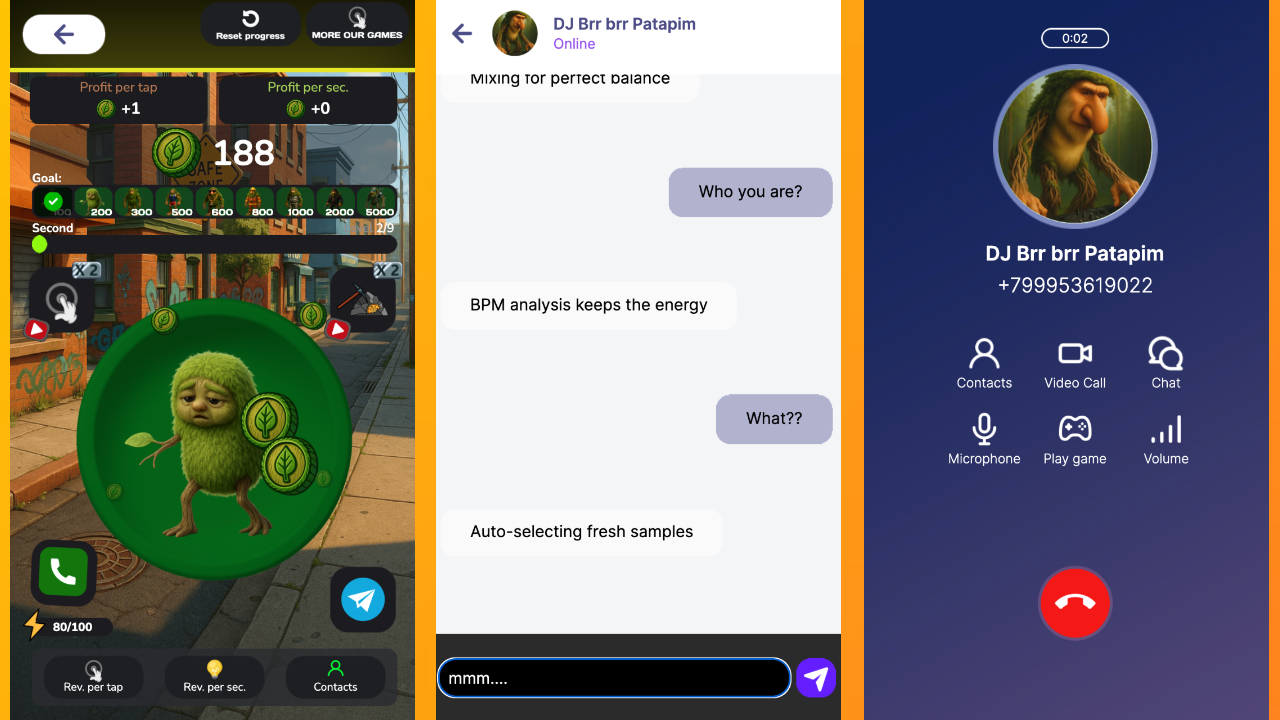Send the typed message with the arrow button

click(x=815, y=677)
